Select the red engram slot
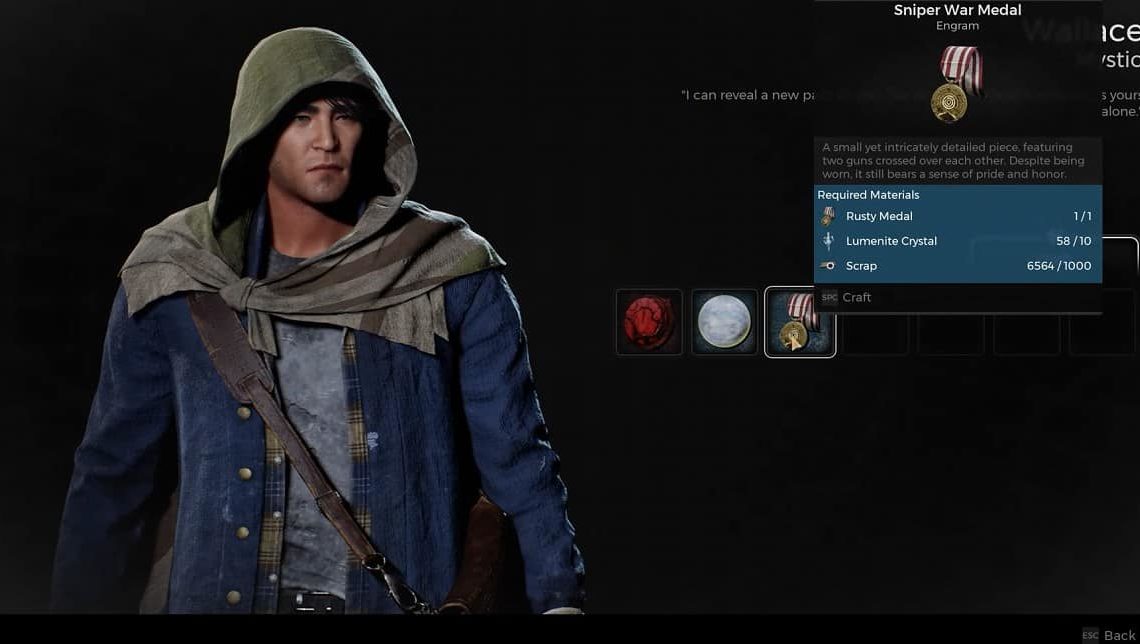 coord(649,322)
